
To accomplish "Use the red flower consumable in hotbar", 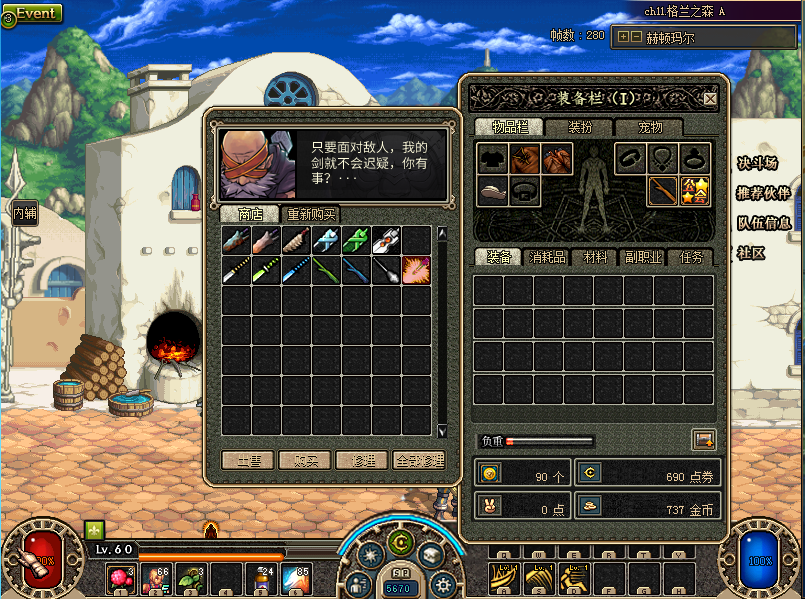I will [122, 578].
